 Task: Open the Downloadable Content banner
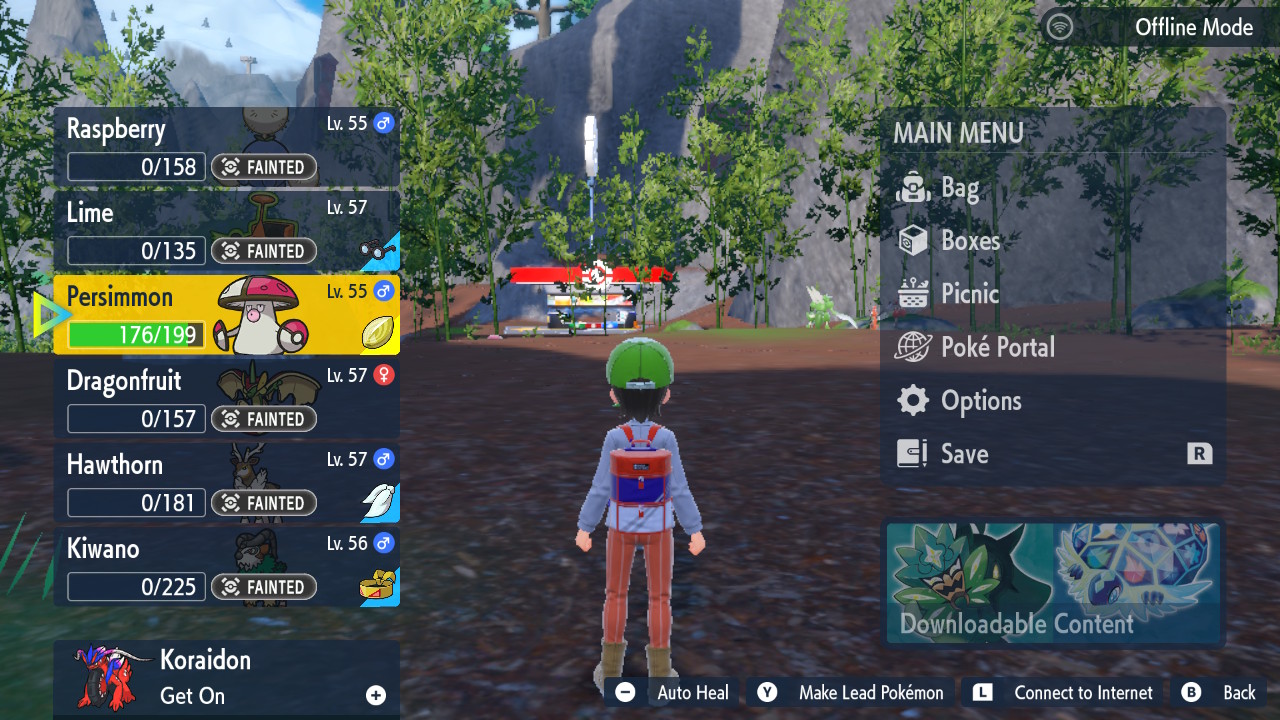[x=1053, y=583]
